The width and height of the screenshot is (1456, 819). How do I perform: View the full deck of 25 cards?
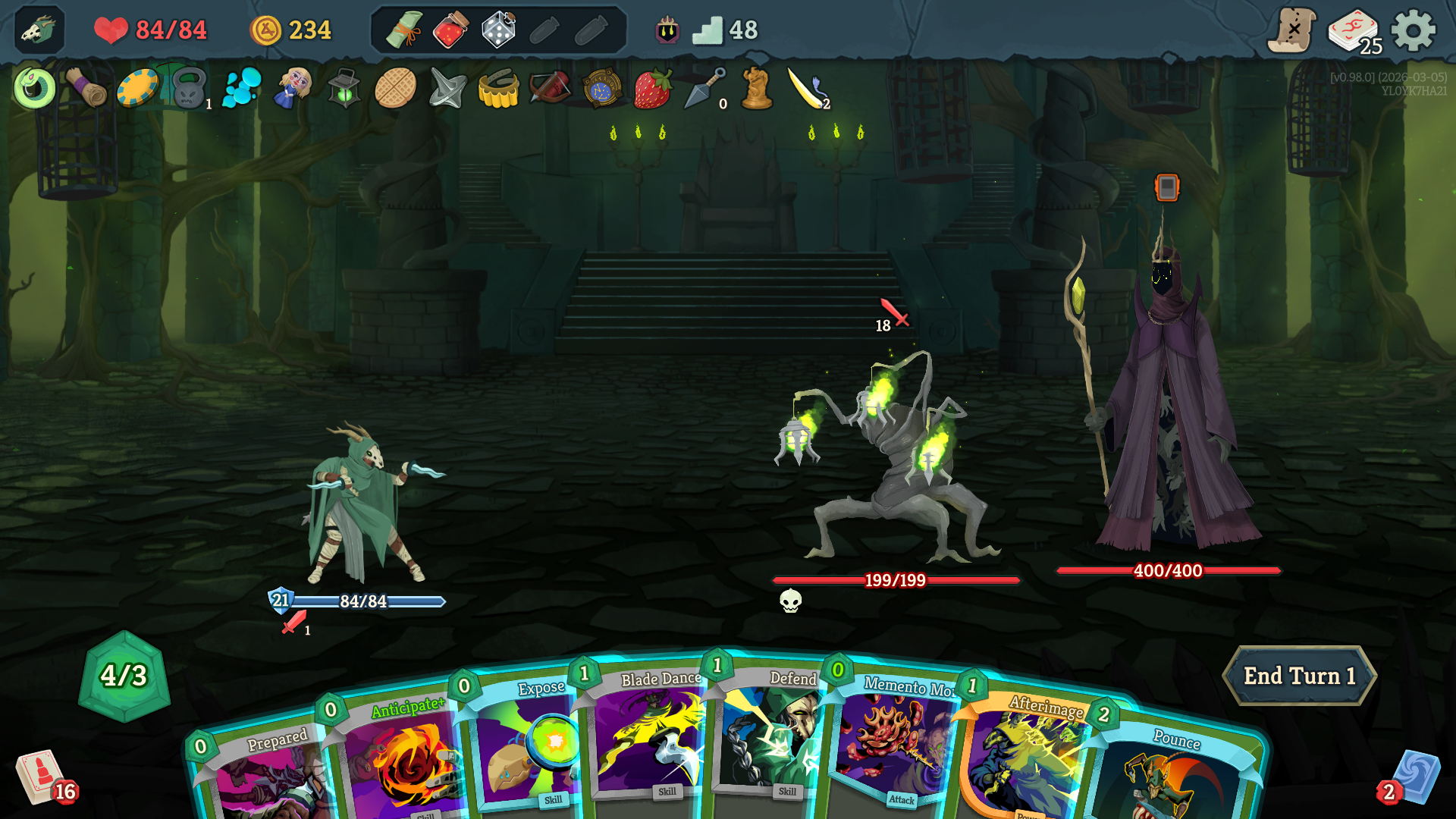[x=1354, y=31]
